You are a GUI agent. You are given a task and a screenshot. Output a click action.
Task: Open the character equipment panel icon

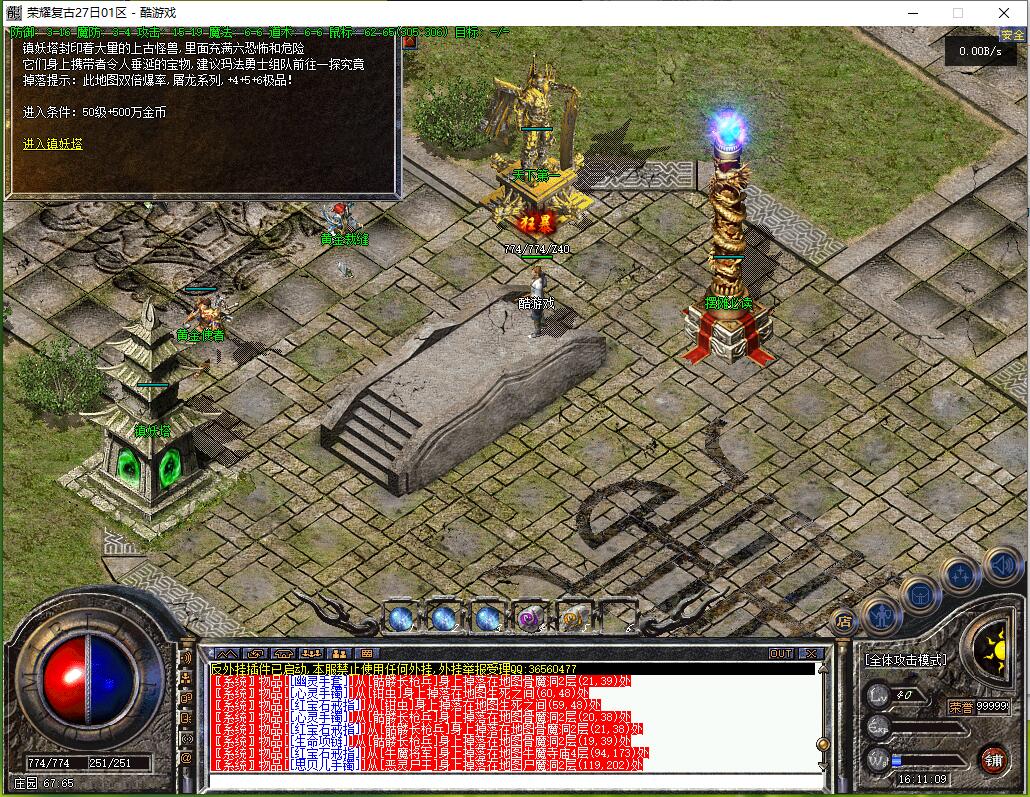tap(881, 614)
